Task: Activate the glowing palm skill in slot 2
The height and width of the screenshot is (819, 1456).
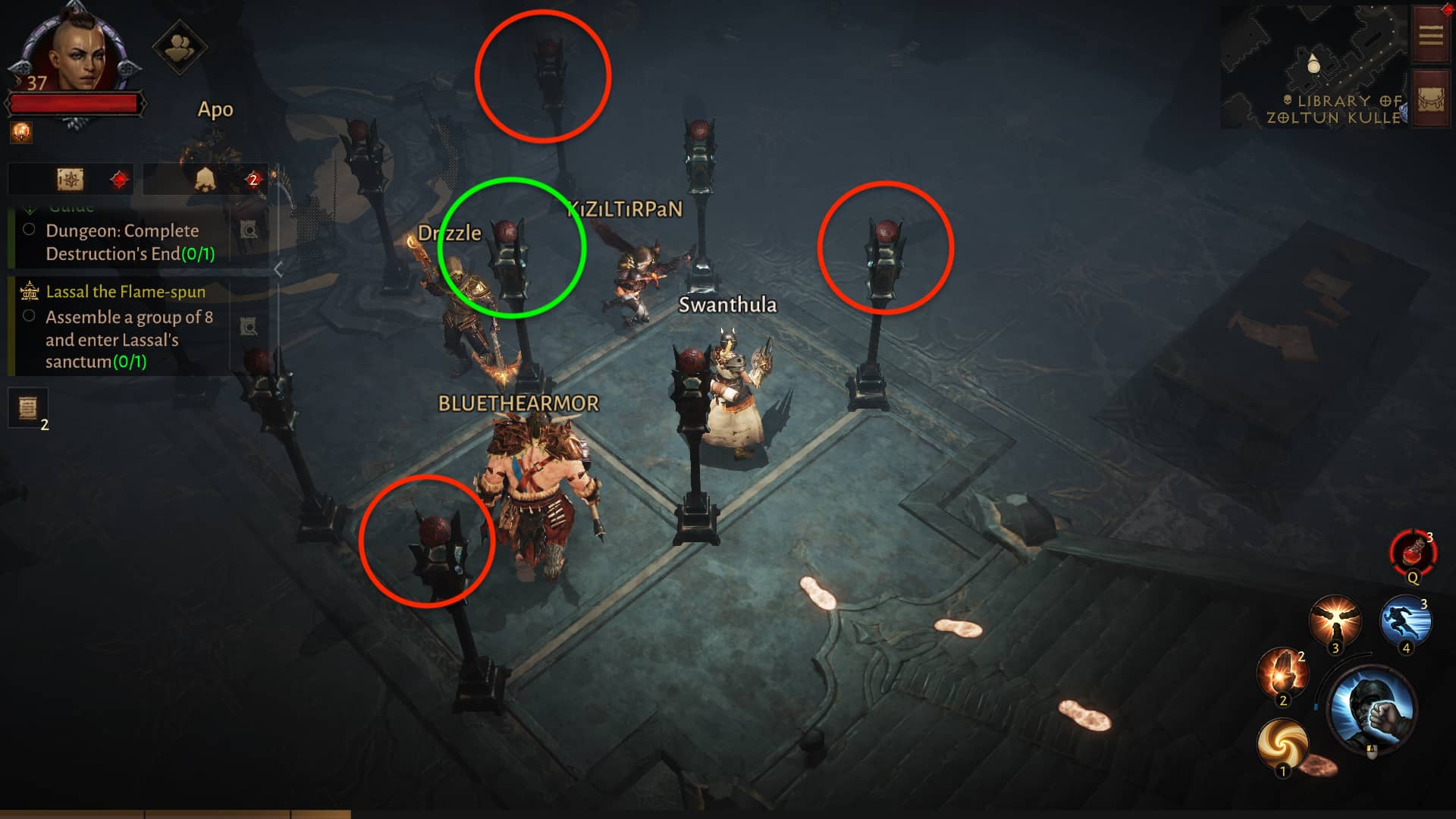Action: tap(1282, 672)
